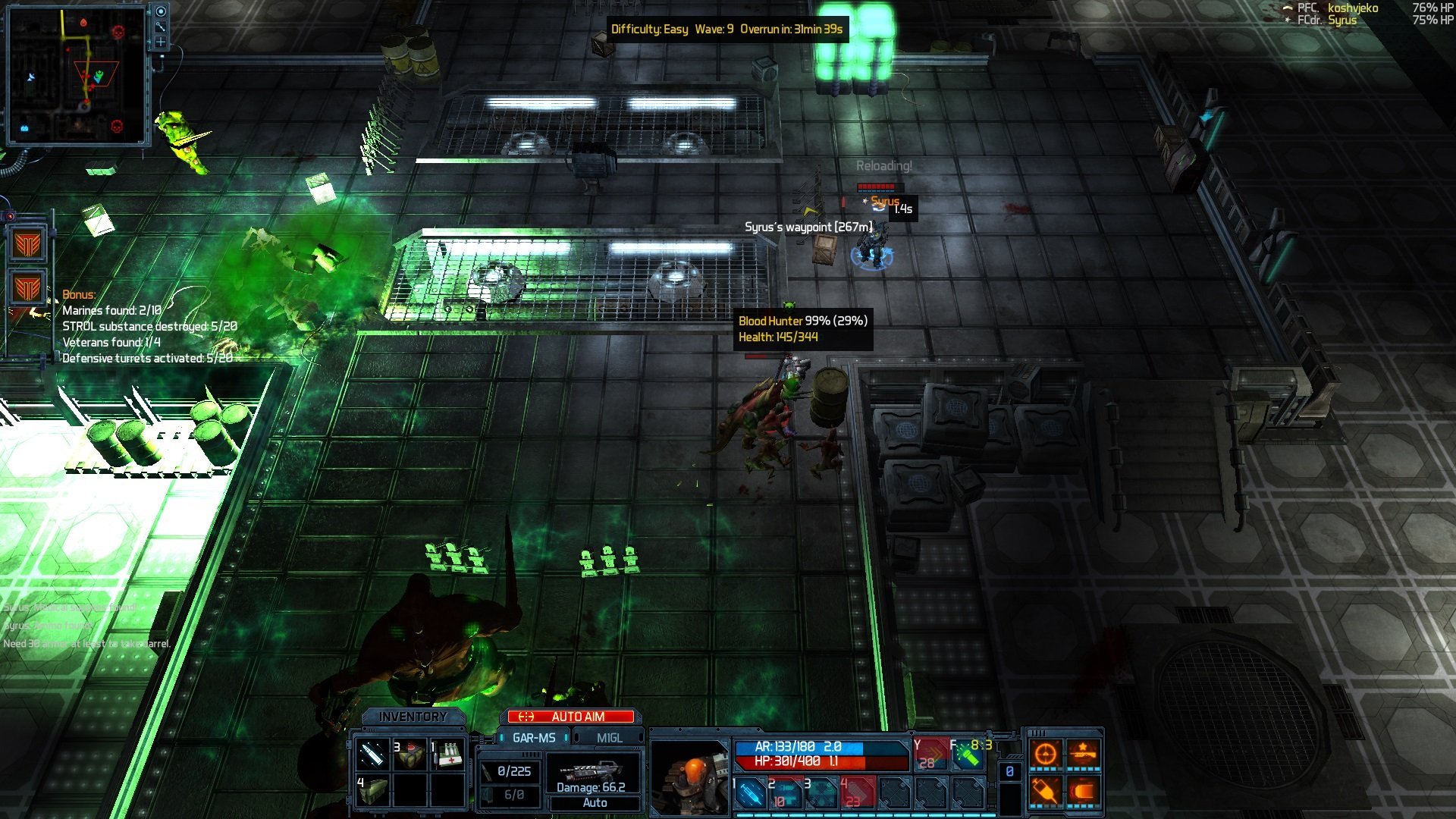Toggle the flashlight ability icon
1456x819 pixels.
click(x=968, y=755)
